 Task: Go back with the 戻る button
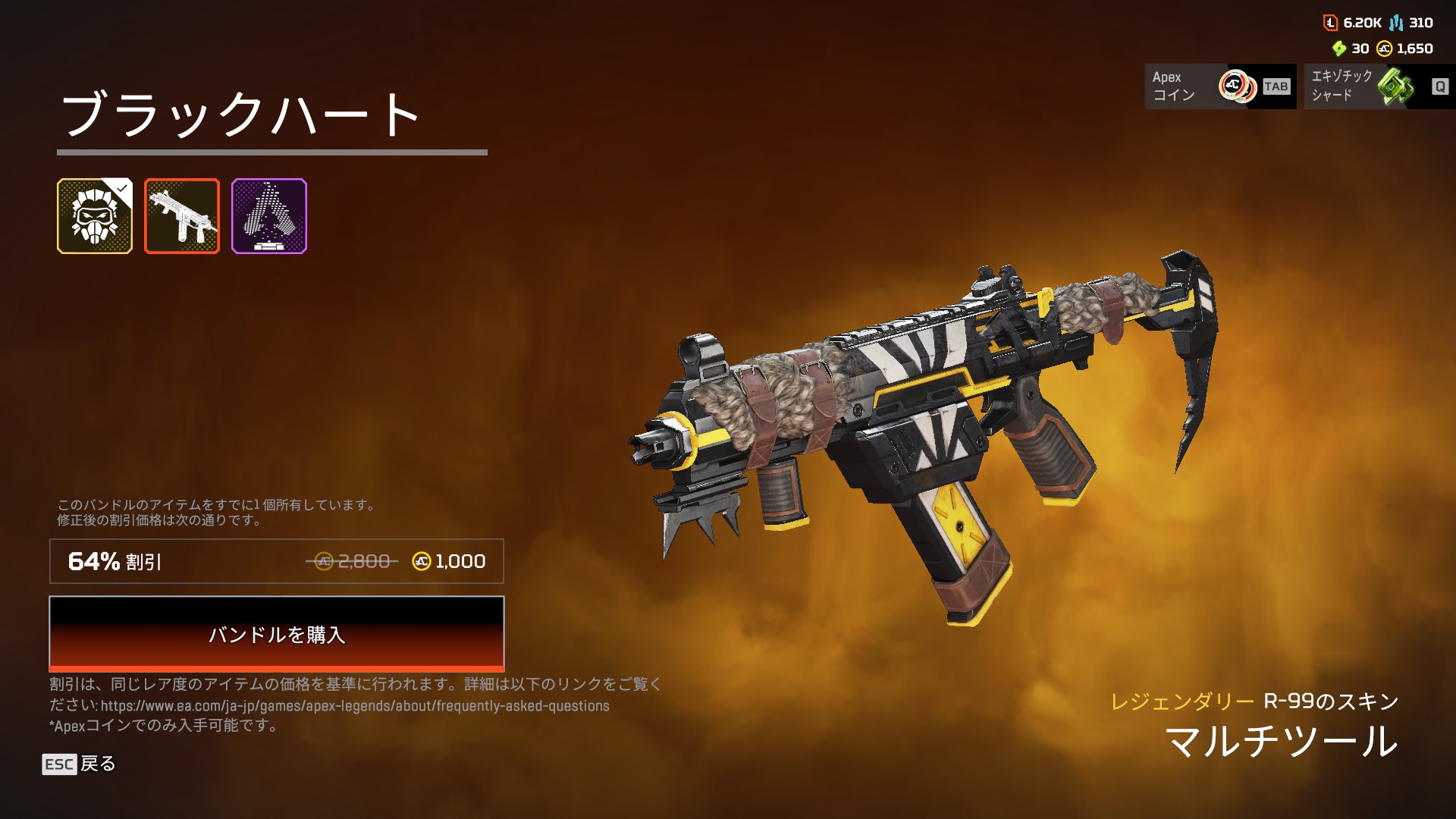80,764
